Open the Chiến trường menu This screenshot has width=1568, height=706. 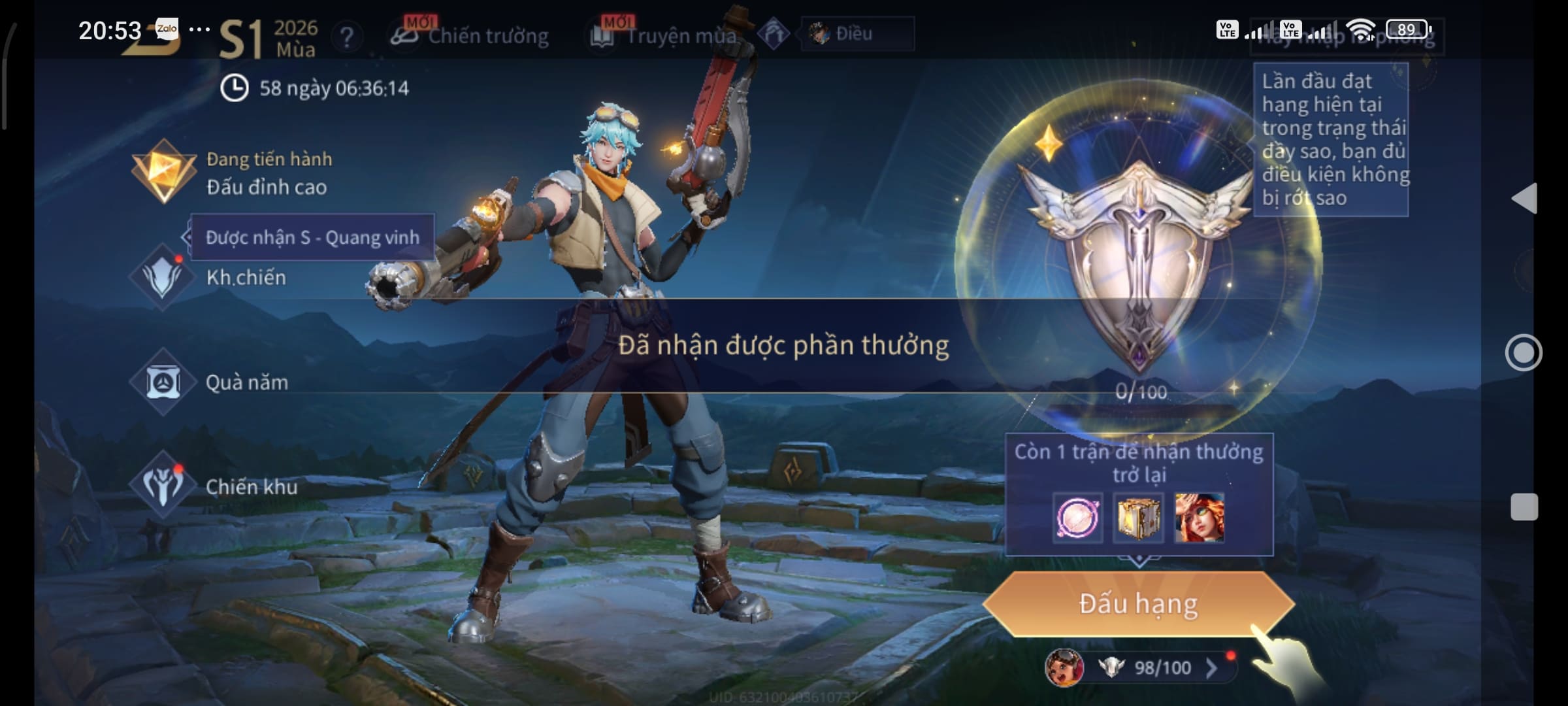(470, 35)
